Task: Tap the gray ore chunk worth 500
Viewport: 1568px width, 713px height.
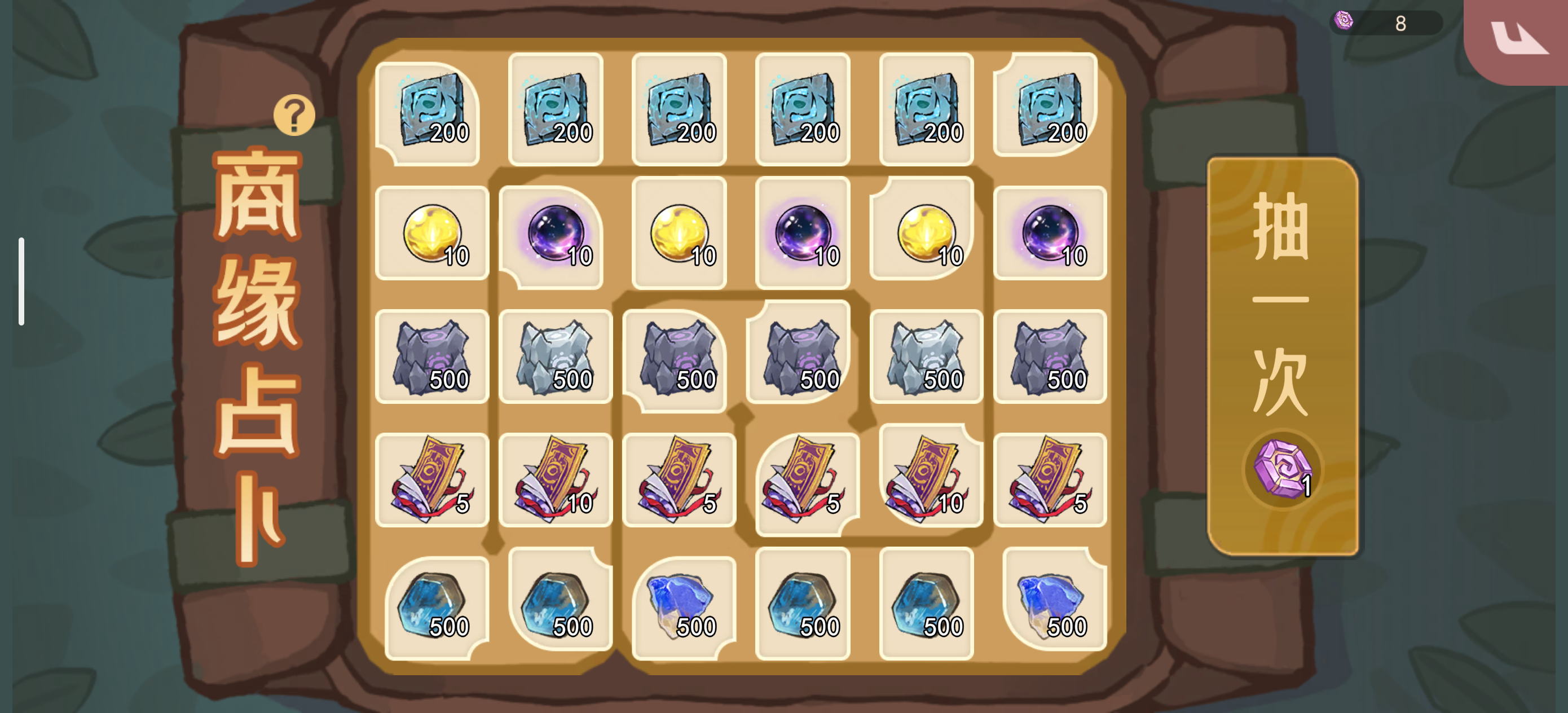Action: tap(432, 359)
